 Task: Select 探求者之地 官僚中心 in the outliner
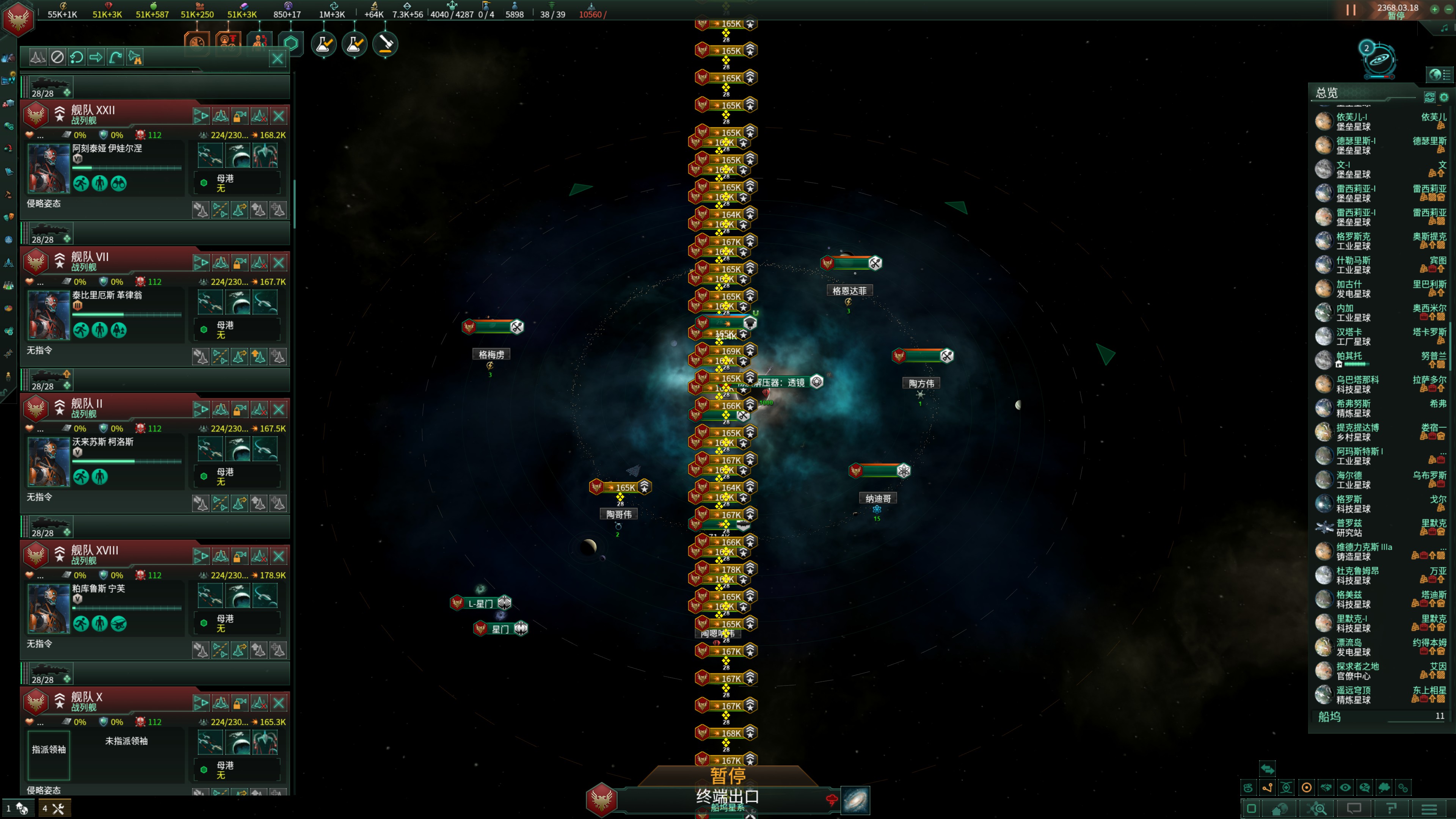coord(1357,671)
